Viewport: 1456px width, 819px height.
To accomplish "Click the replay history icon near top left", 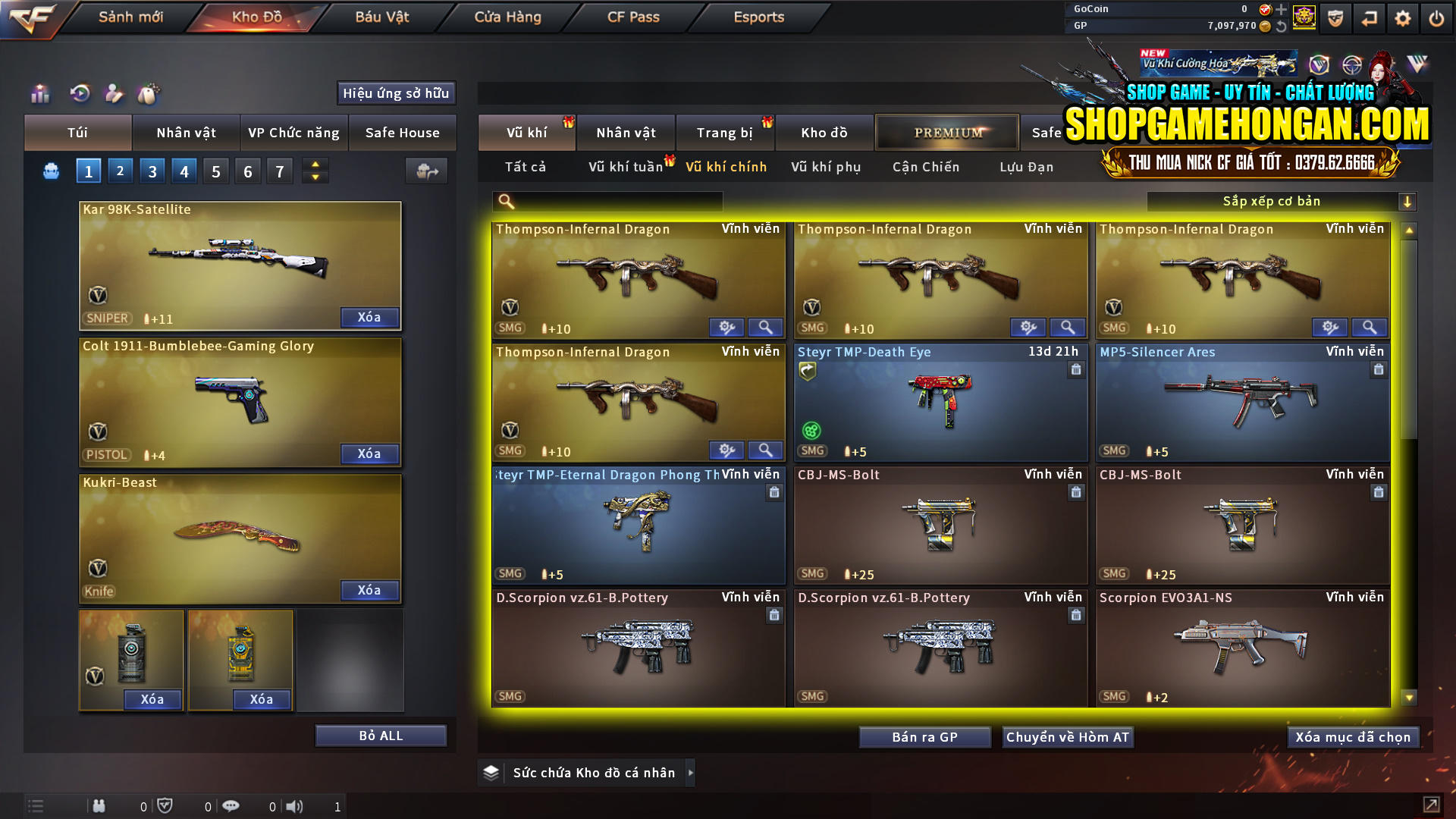I will click(x=80, y=94).
